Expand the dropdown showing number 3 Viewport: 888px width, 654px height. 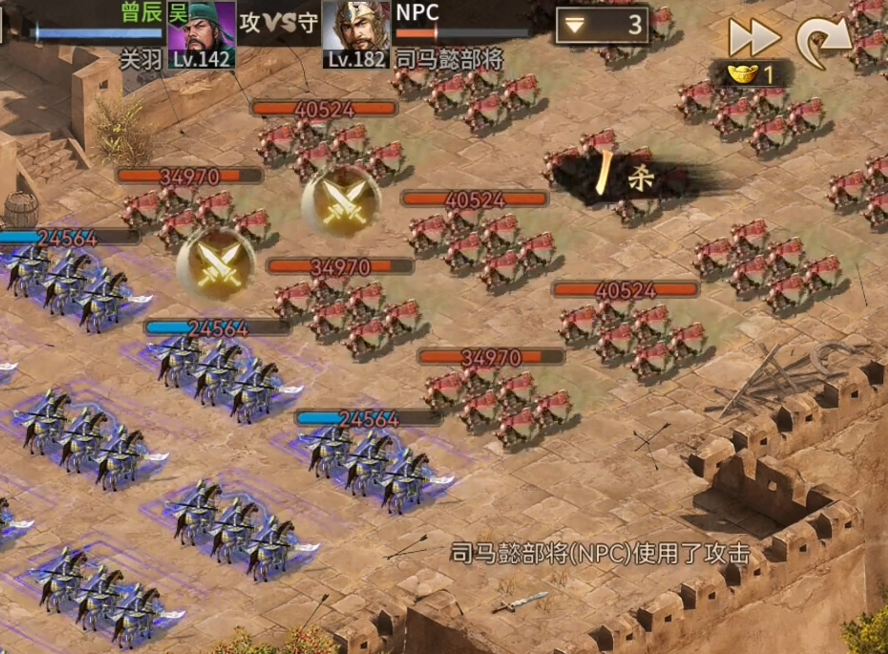click(x=602, y=25)
